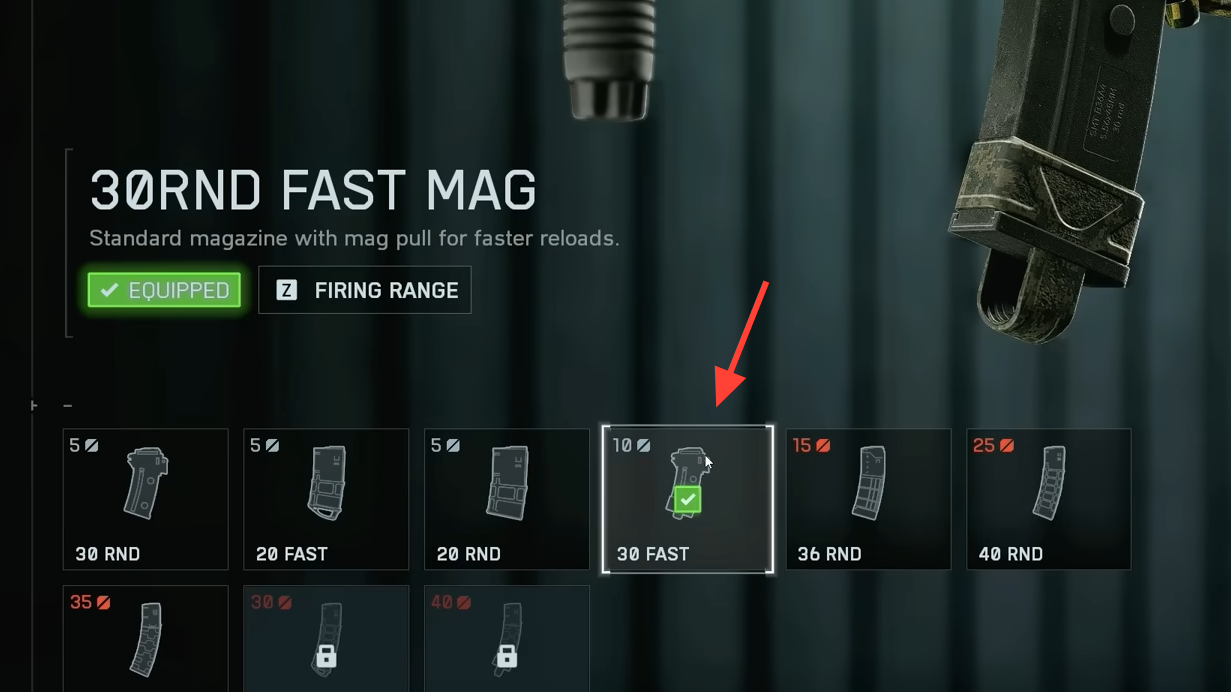Pick the 20 RND magazine tile
Screen dimensions: 1231x692
[507, 499]
